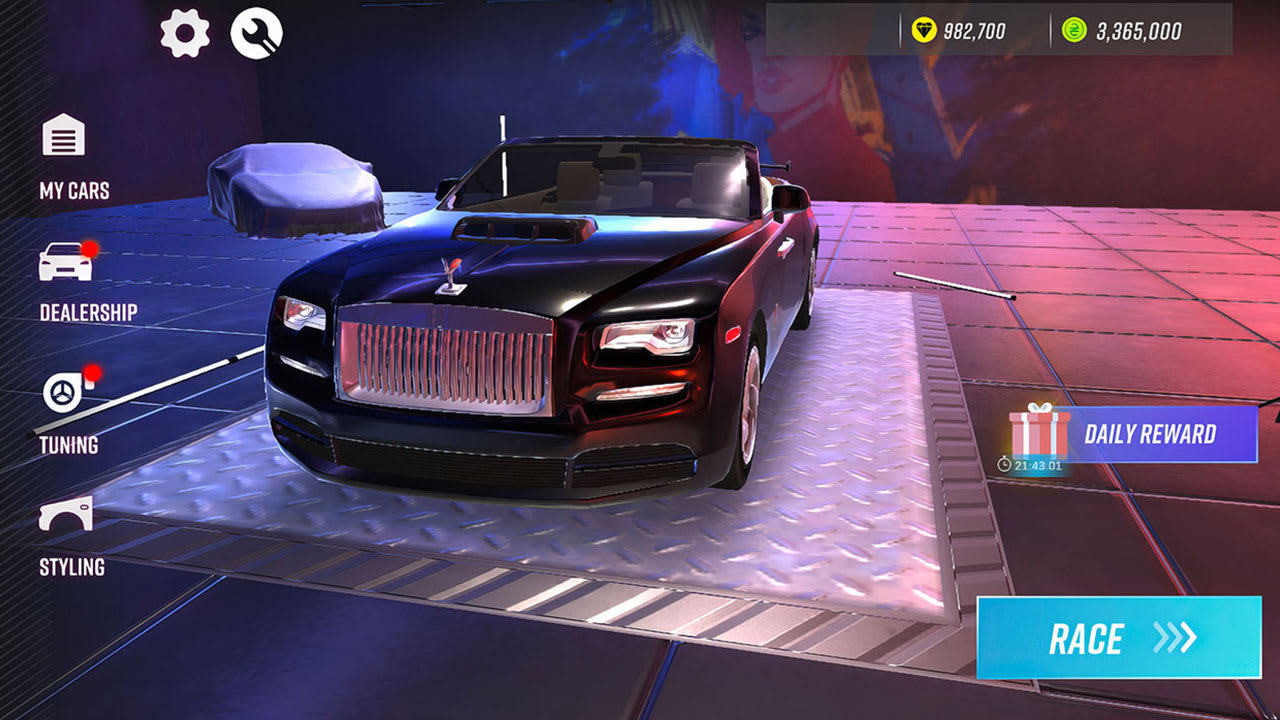
Task: Click the daily reward countdown timer
Action: pos(1030,463)
